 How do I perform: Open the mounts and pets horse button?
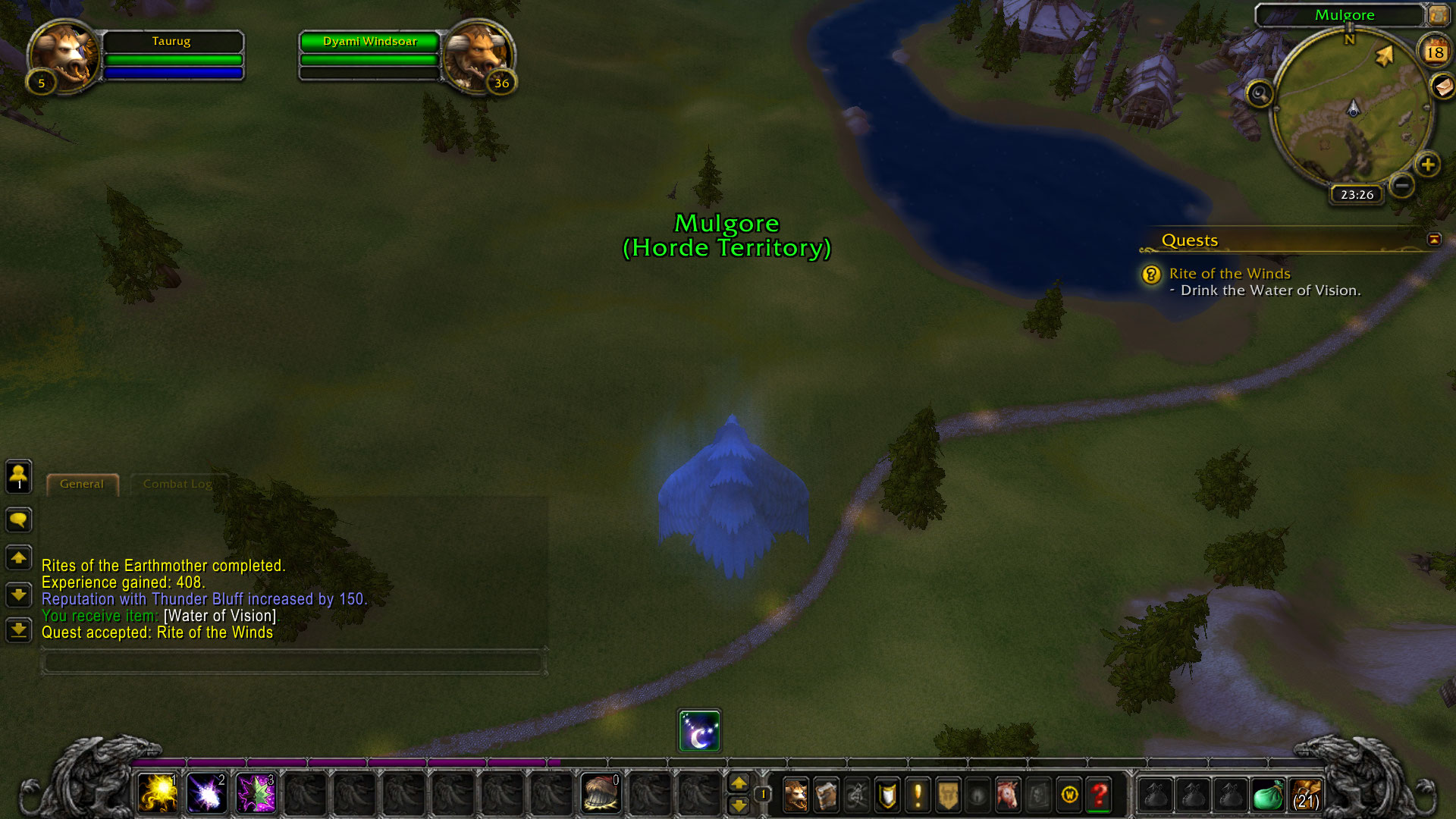tap(1008, 795)
